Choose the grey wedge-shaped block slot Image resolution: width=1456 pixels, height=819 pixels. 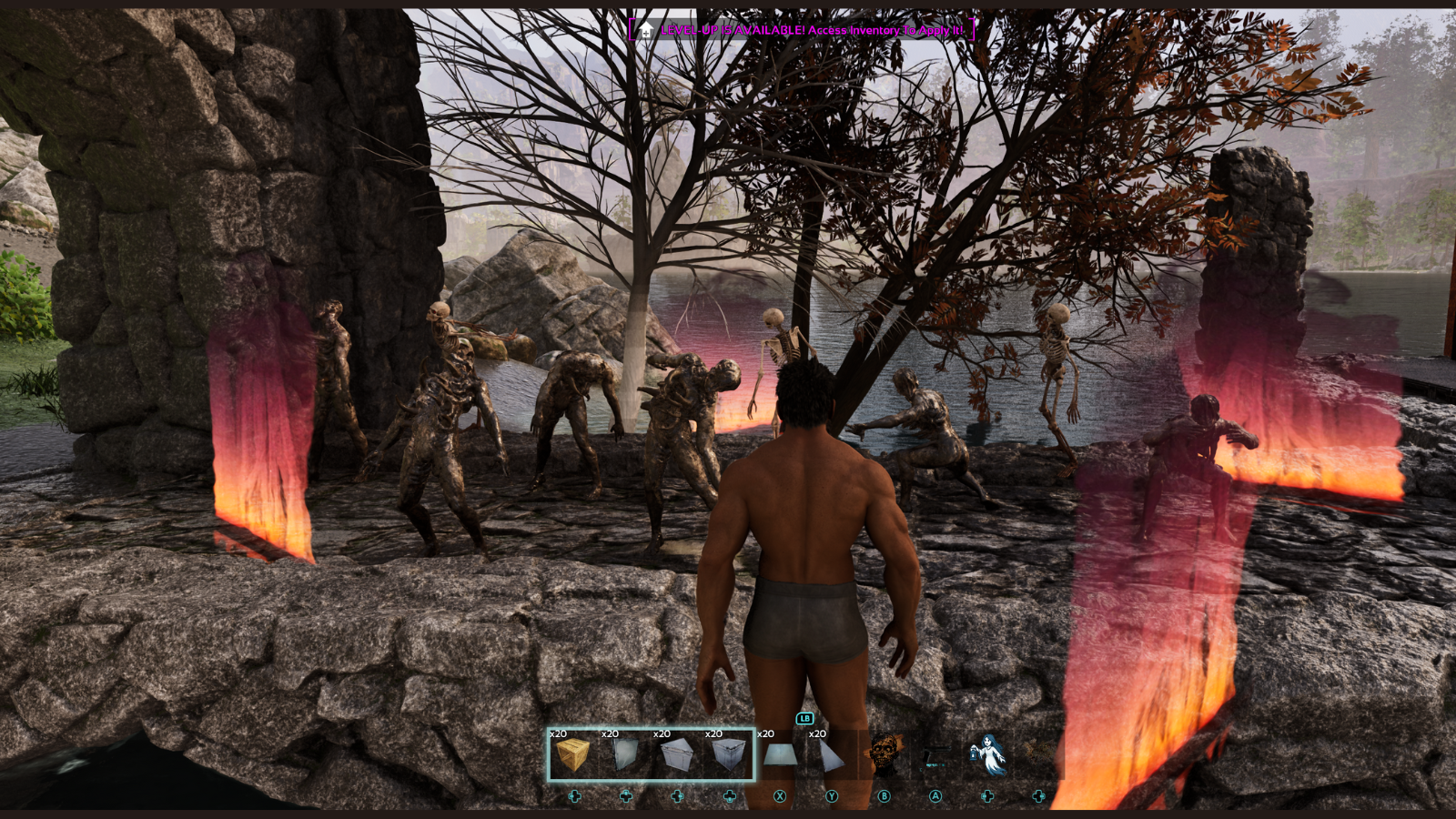tap(677, 754)
